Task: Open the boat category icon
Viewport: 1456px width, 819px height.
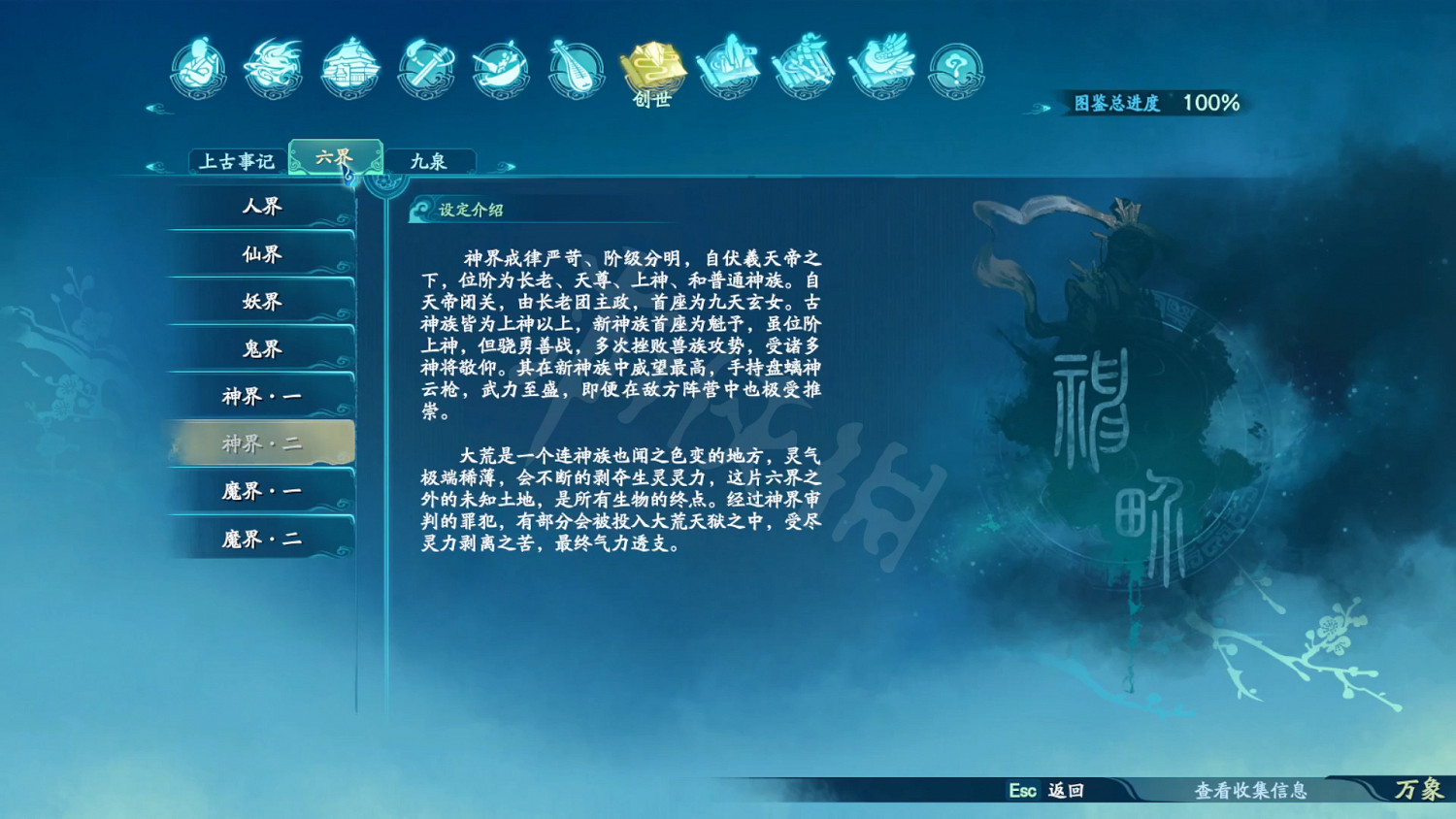Action: point(498,66)
